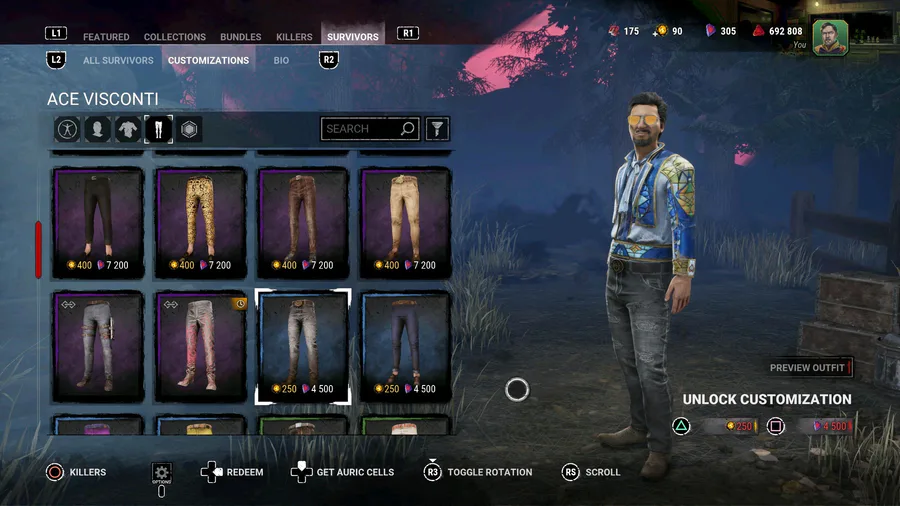Viewport: 900px width, 506px height.
Task: Open the Bio sub-tab
Action: tap(282, 60)
